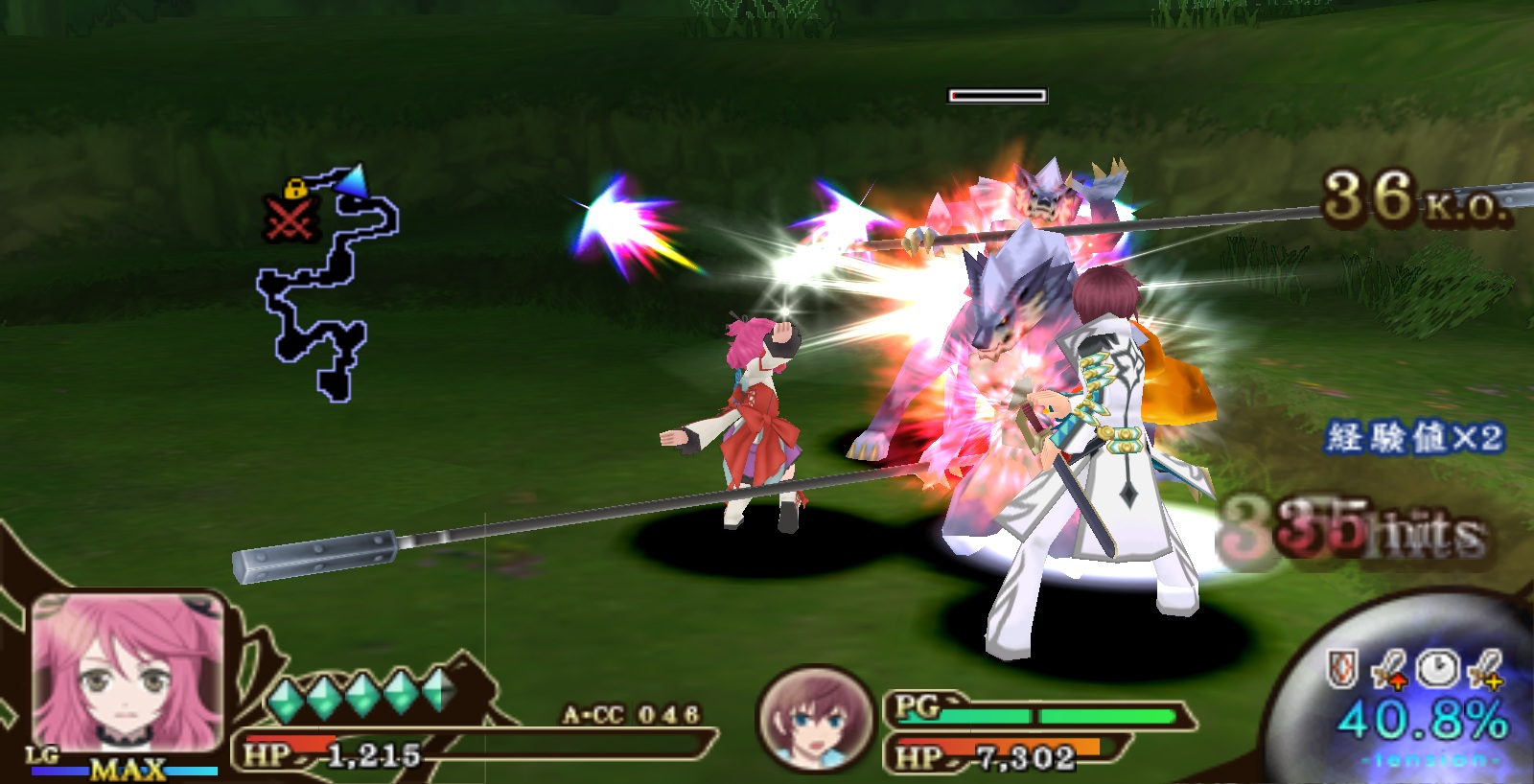Click the clock status effect icon

[1437, 668]
